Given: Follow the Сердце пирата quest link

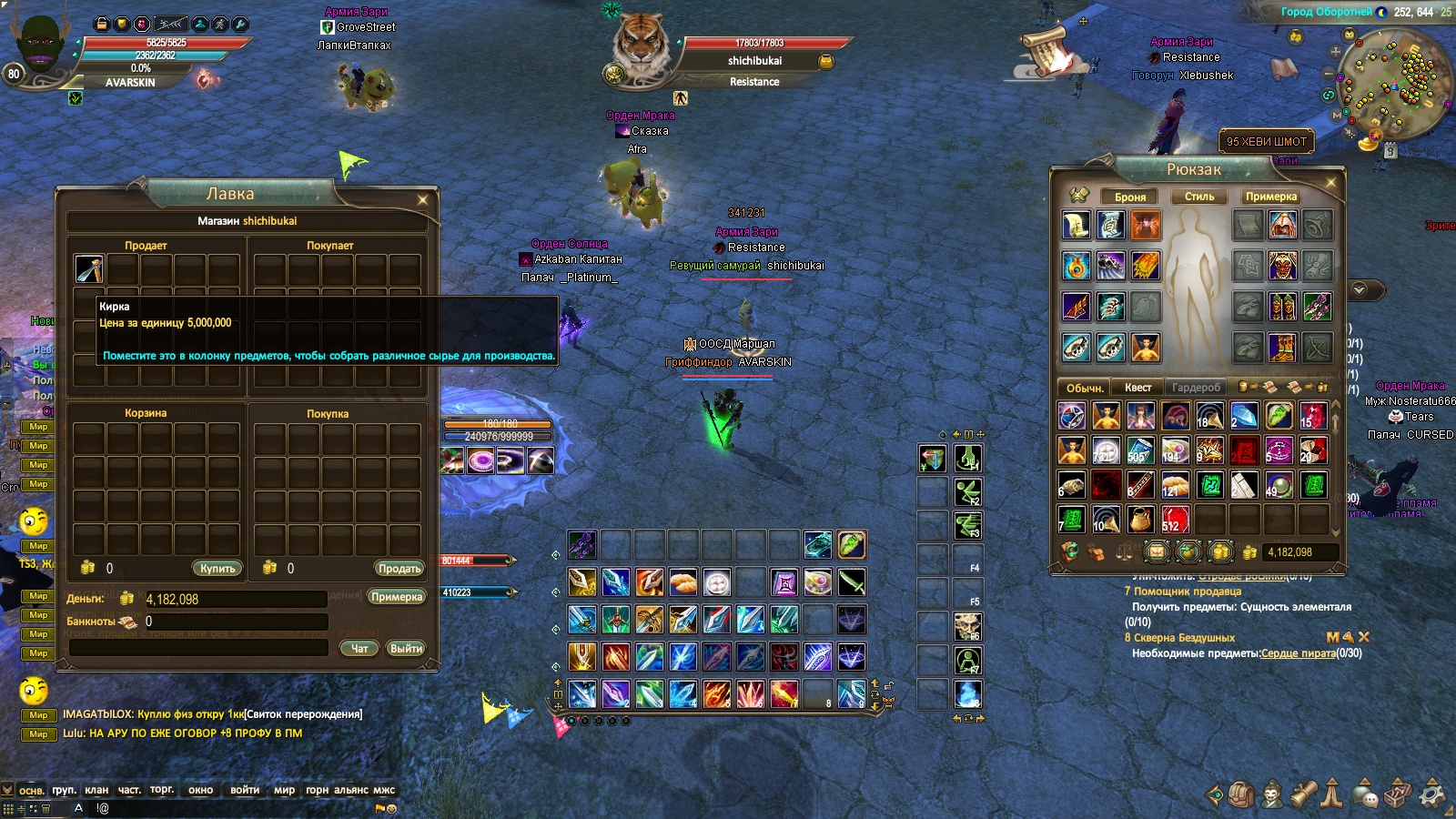Looking at the screenshot, I should point(1298,652).
